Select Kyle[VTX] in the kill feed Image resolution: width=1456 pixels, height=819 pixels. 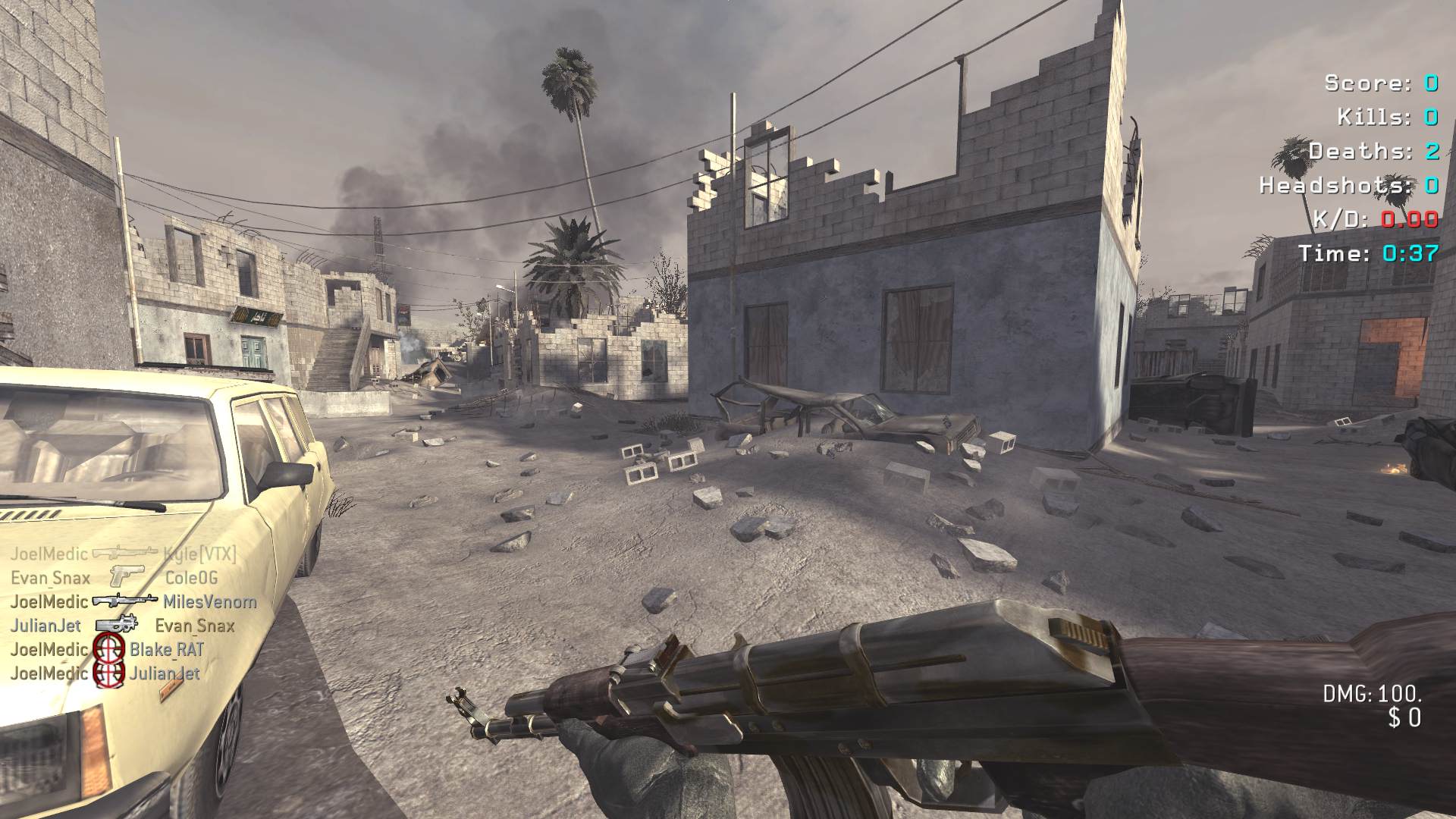[x=199, y=554]
